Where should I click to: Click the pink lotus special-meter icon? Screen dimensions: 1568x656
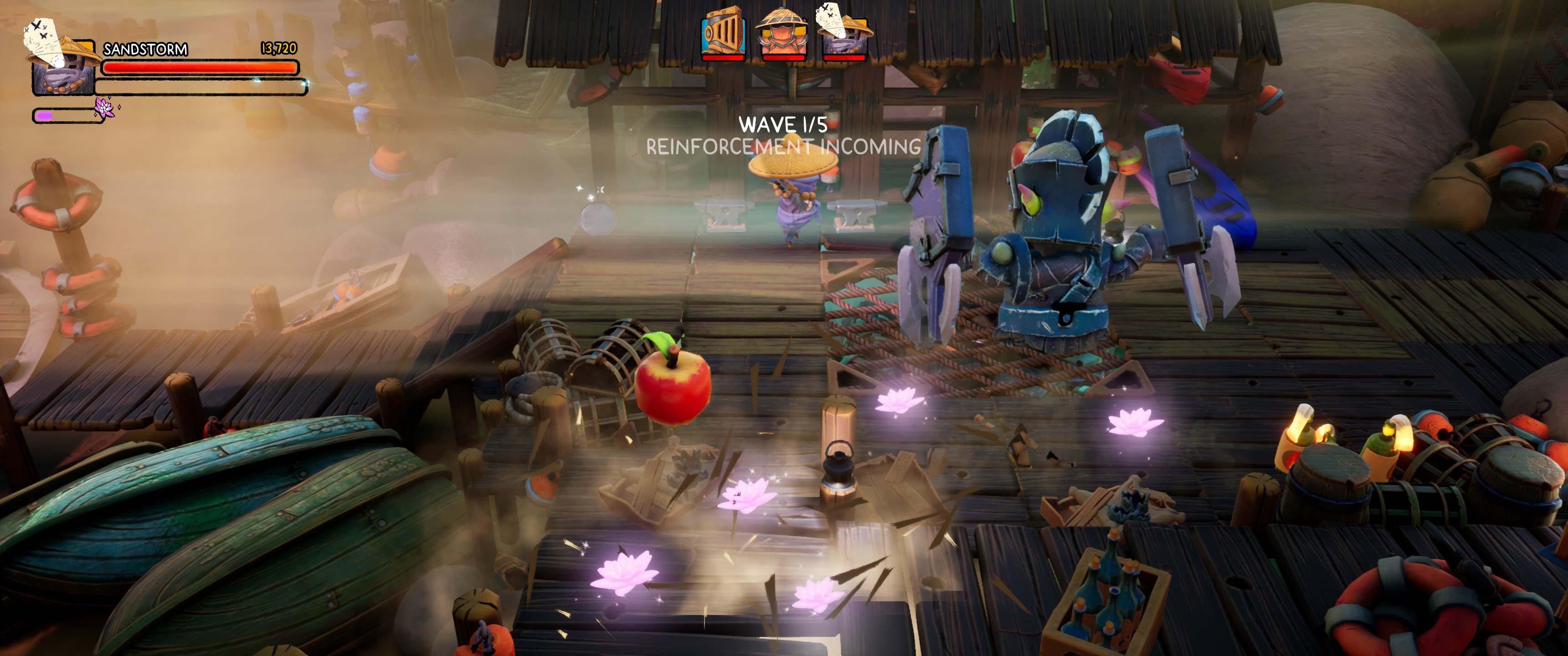105,108
